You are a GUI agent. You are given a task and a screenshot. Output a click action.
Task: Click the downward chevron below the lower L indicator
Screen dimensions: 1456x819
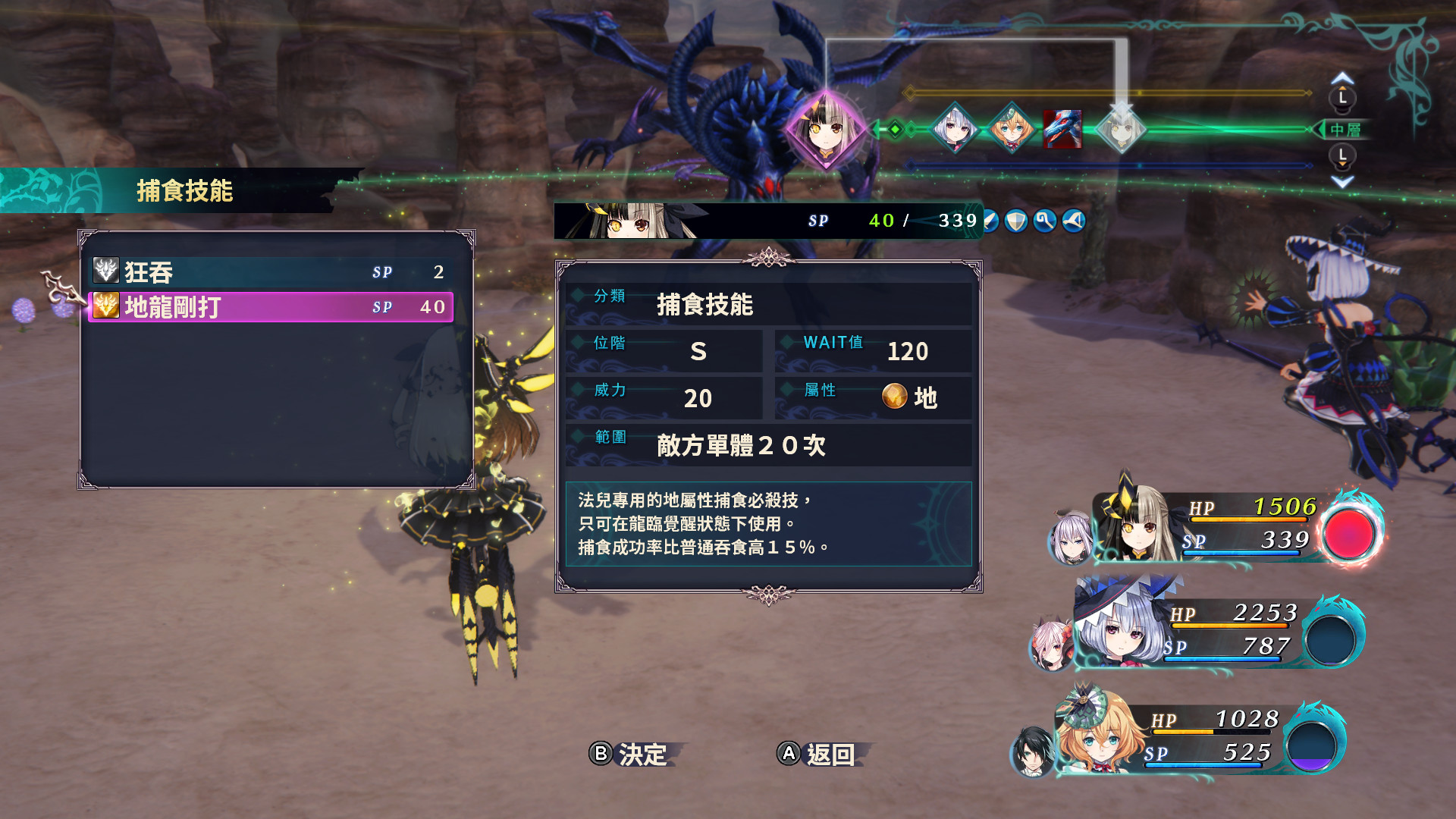click(x=1341, y=181)
